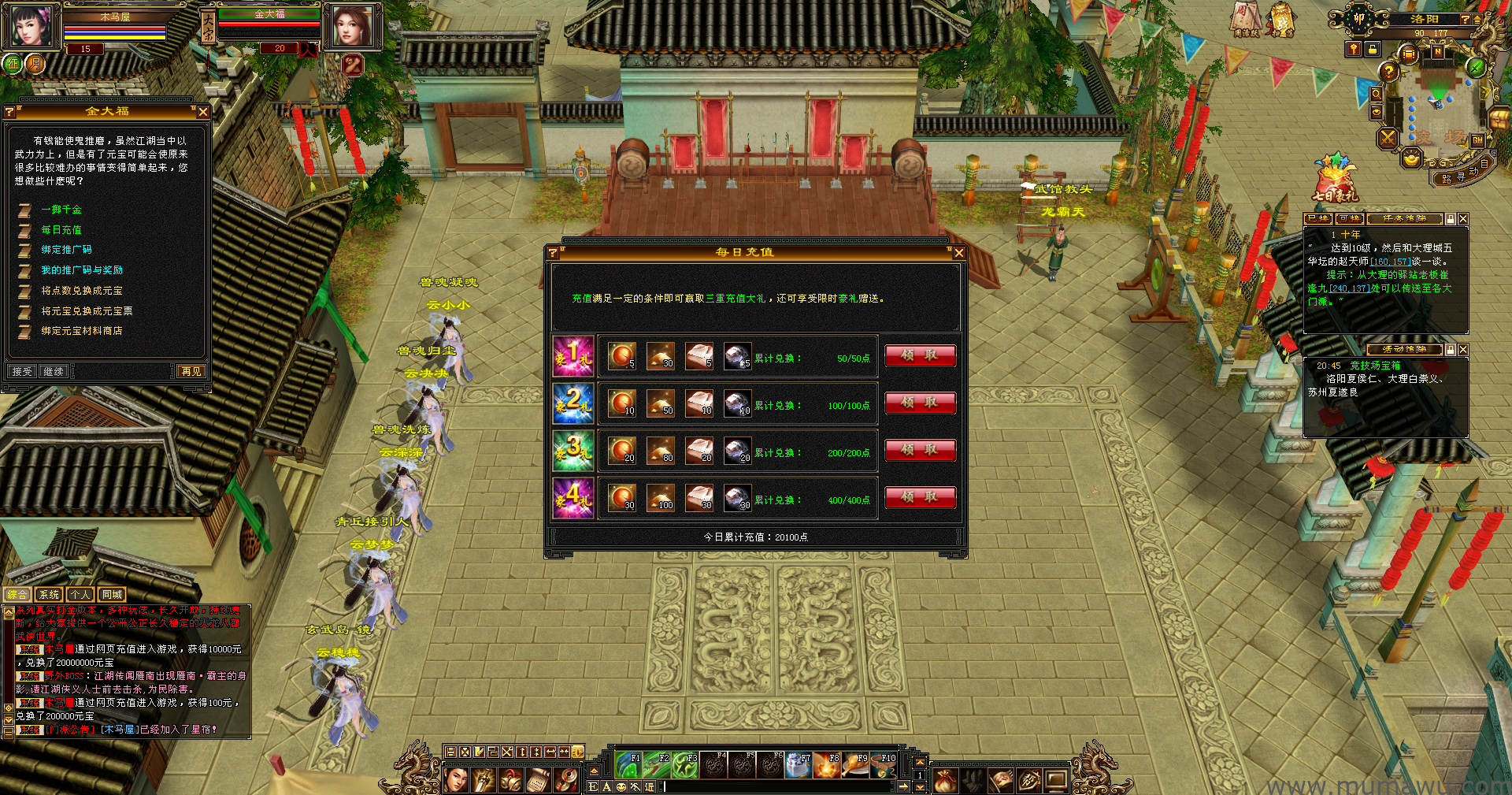Select 绑定推广码 in the NPC dialogue
The image size is (1512, 795).
(66, 250)
